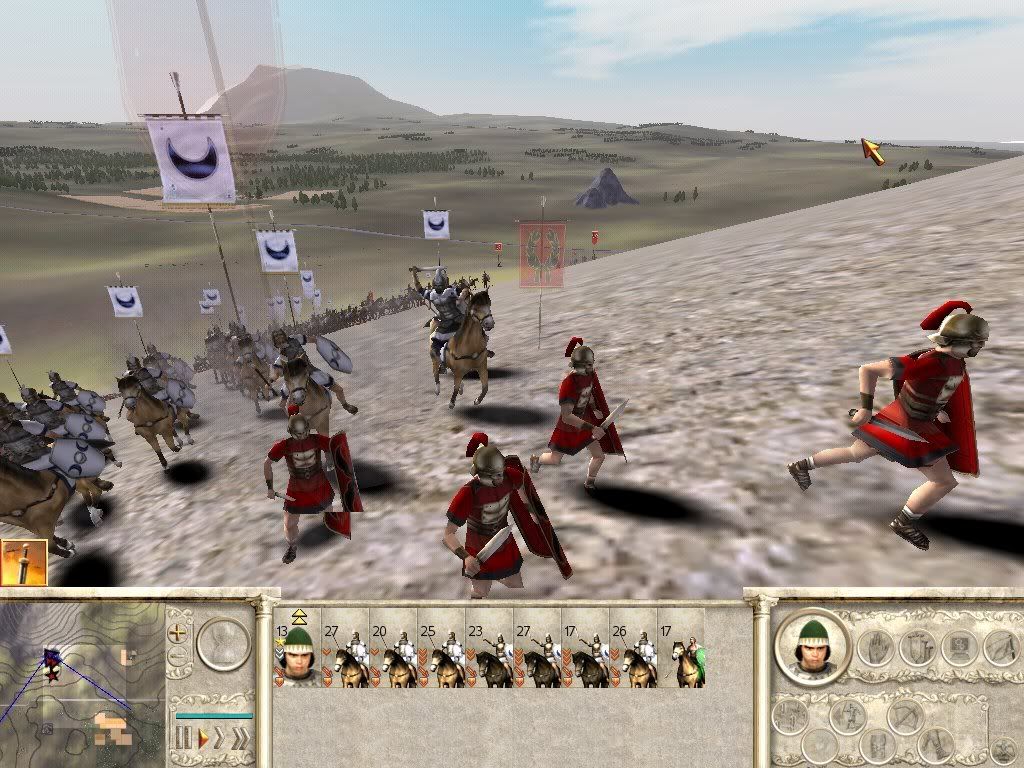Click the bow icon button
Image resolution: width=1024 pixels, height=768 pixels.
point(904,716)
